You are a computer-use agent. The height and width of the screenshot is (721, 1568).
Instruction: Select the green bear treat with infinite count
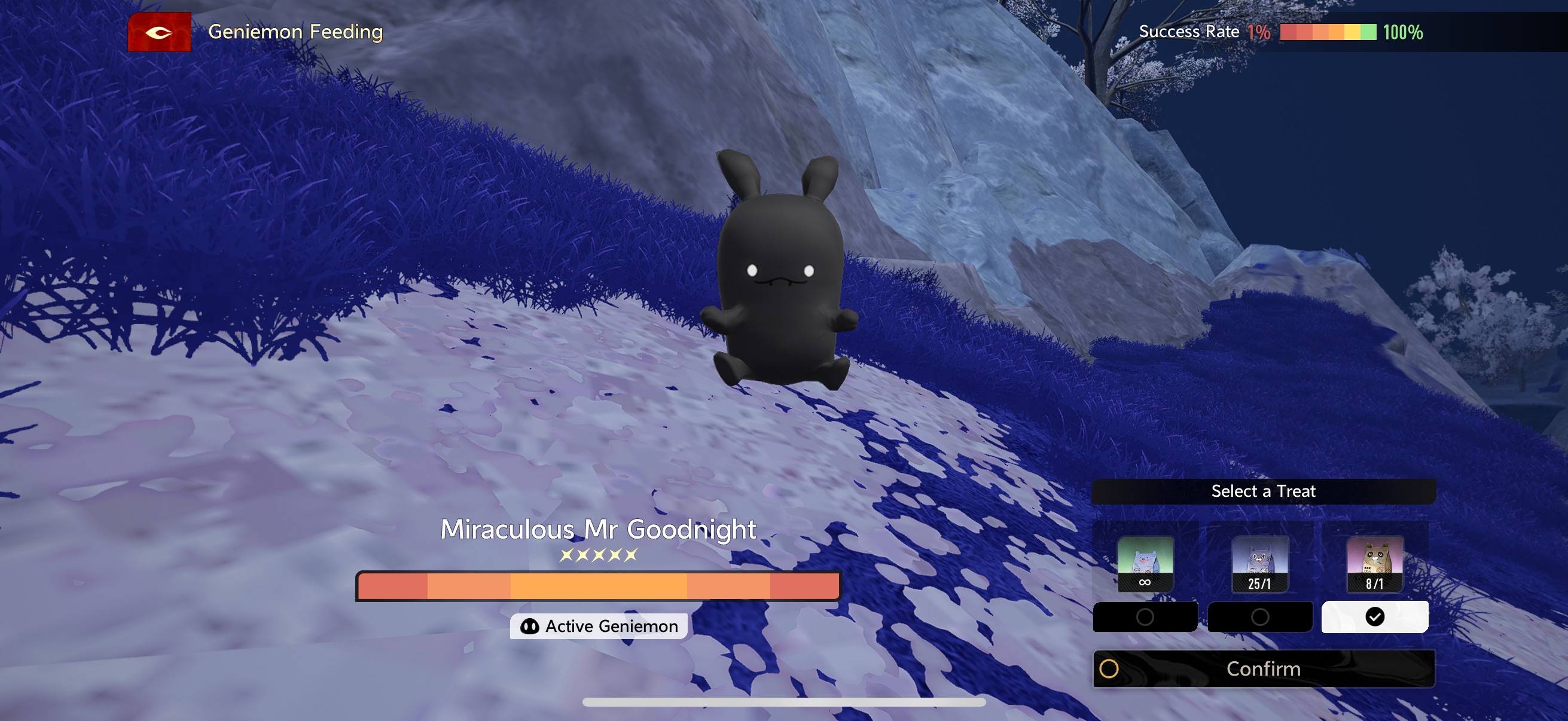click(1145, 563)
